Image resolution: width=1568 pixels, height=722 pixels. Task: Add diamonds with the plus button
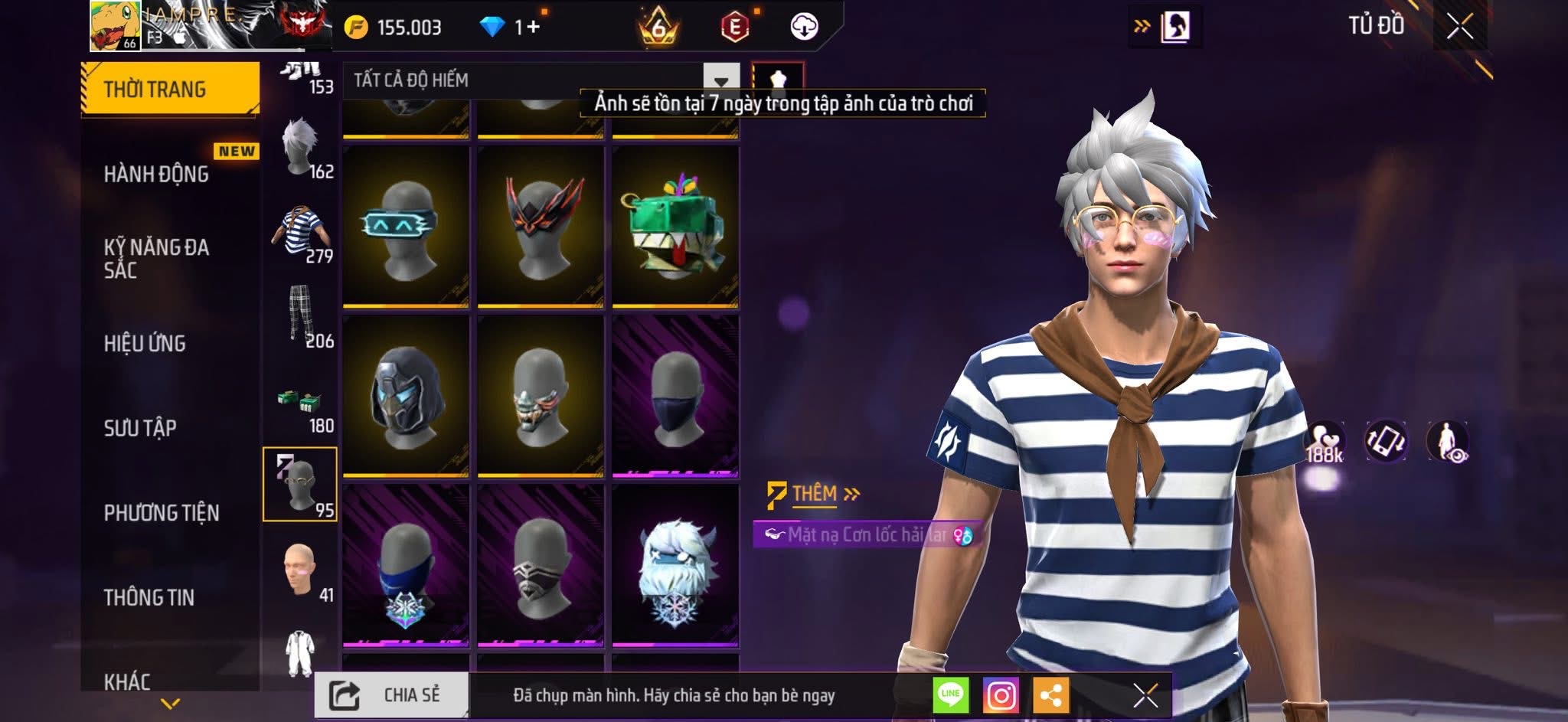point(533,27)
